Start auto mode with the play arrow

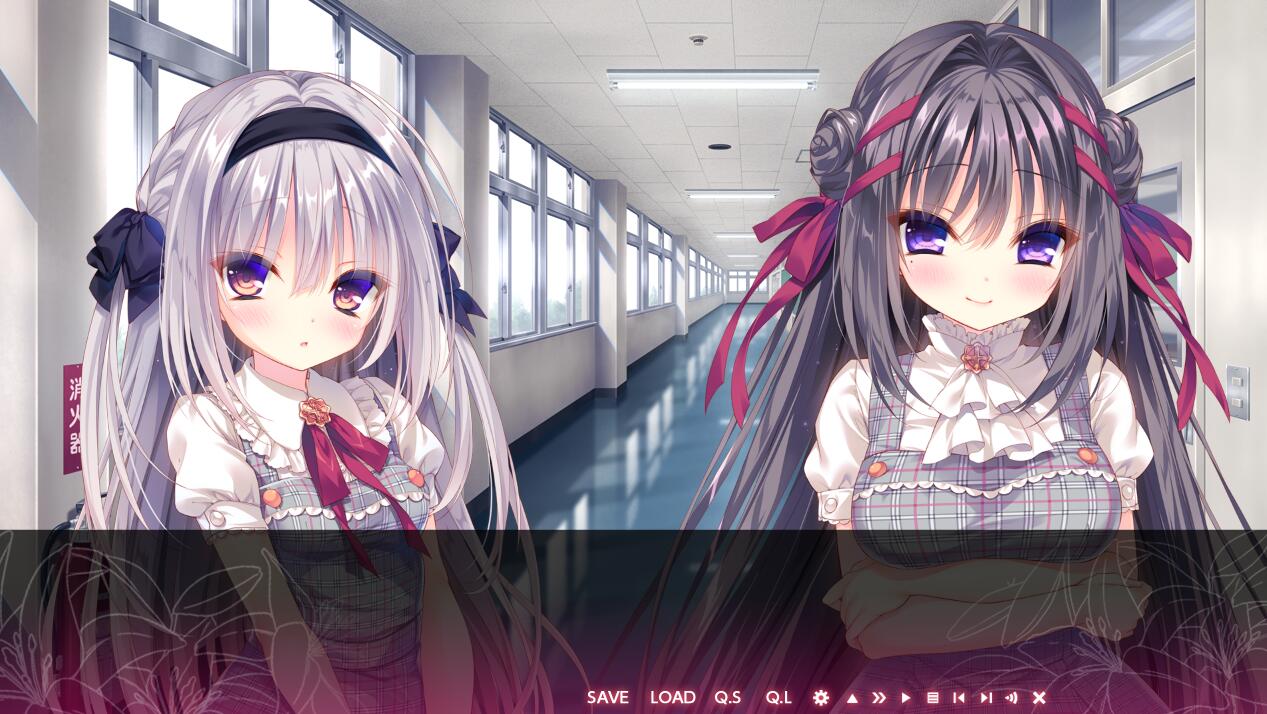(906, 698)
